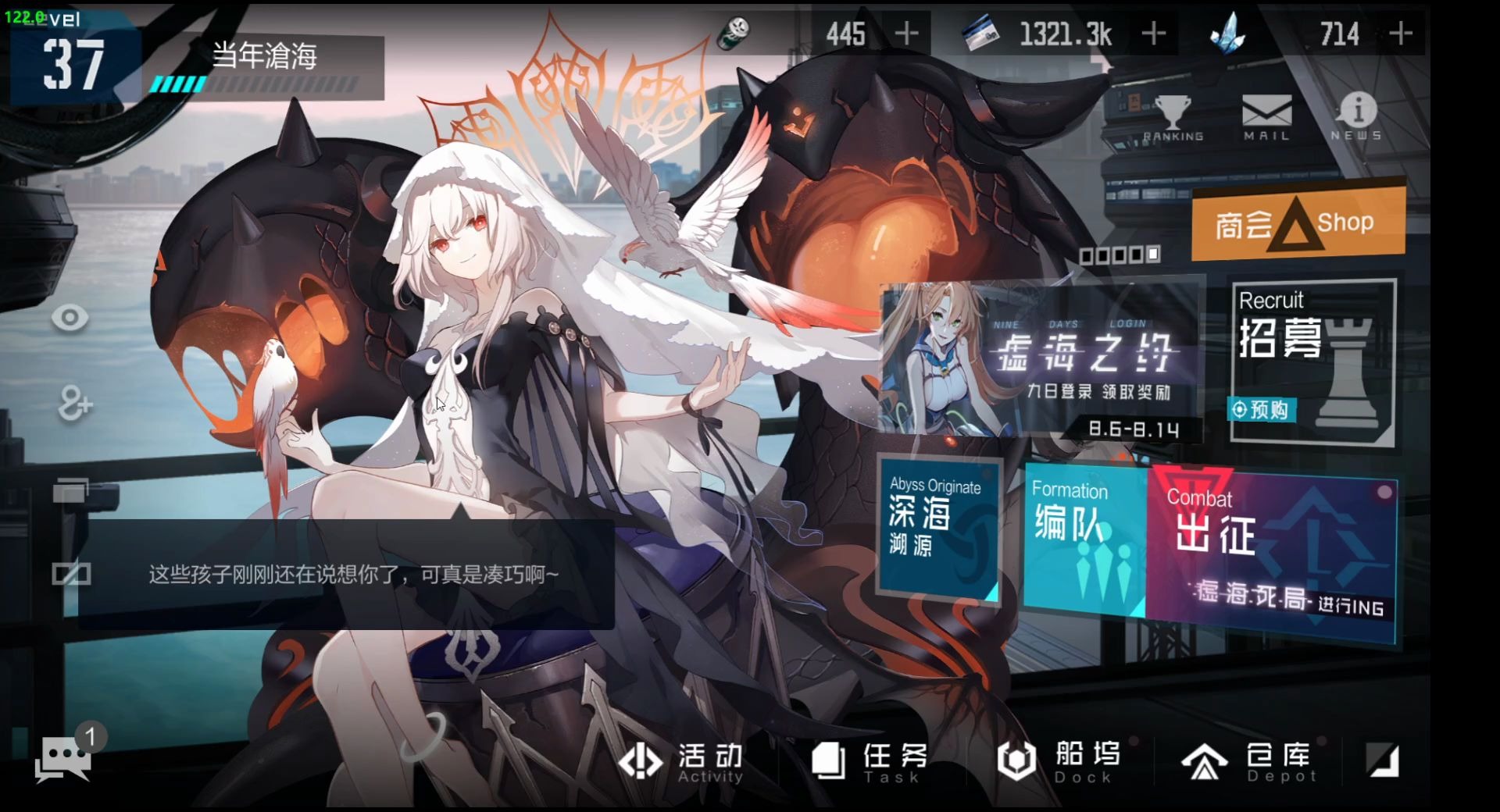Click the recycling can icon near currencies
Viewport: 1500px width, 812px height.
(x=733, y=33)
